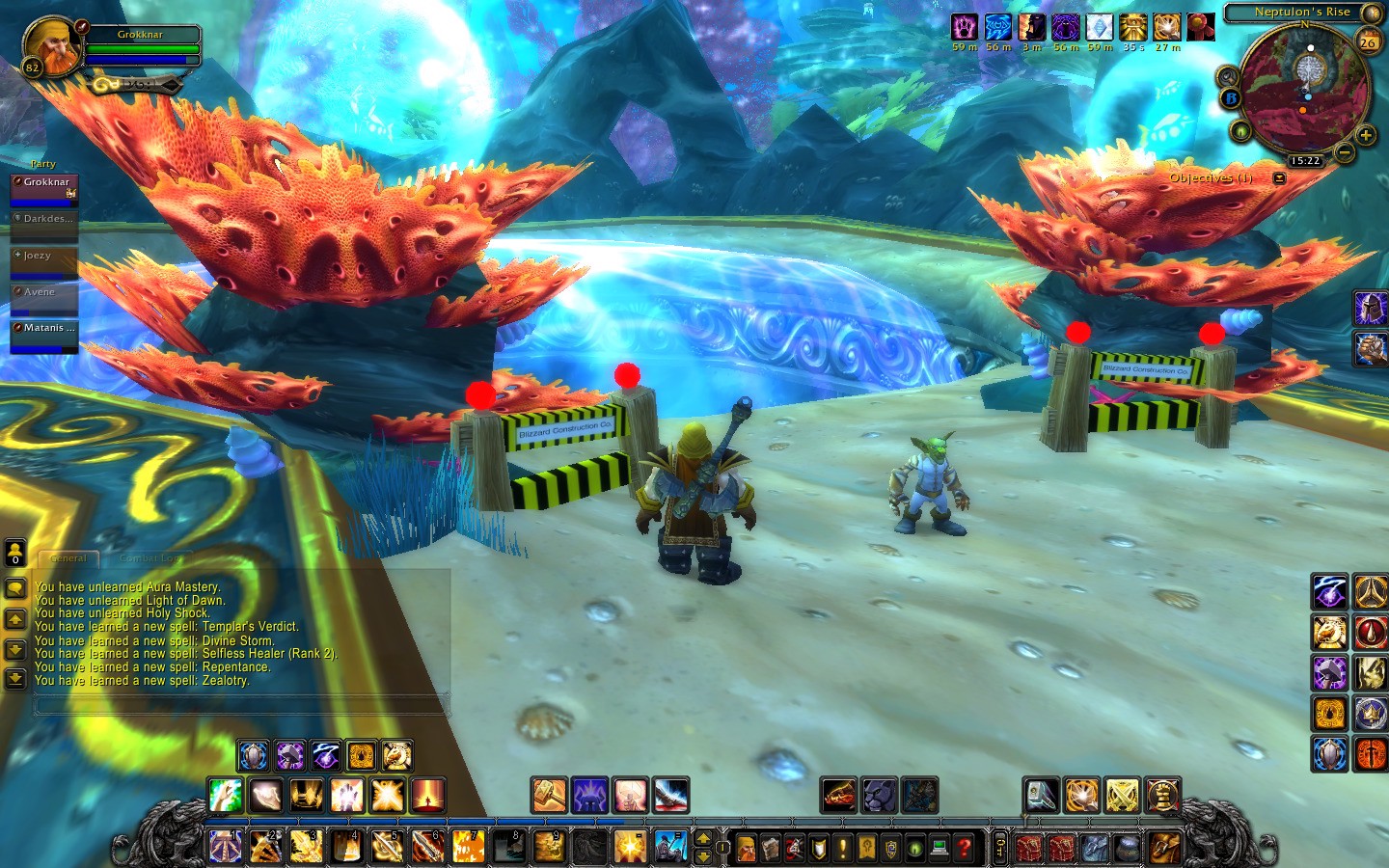Use the hammer ability on the stance bar
This screenshot has width=1389, height=868.
(549, 796)
